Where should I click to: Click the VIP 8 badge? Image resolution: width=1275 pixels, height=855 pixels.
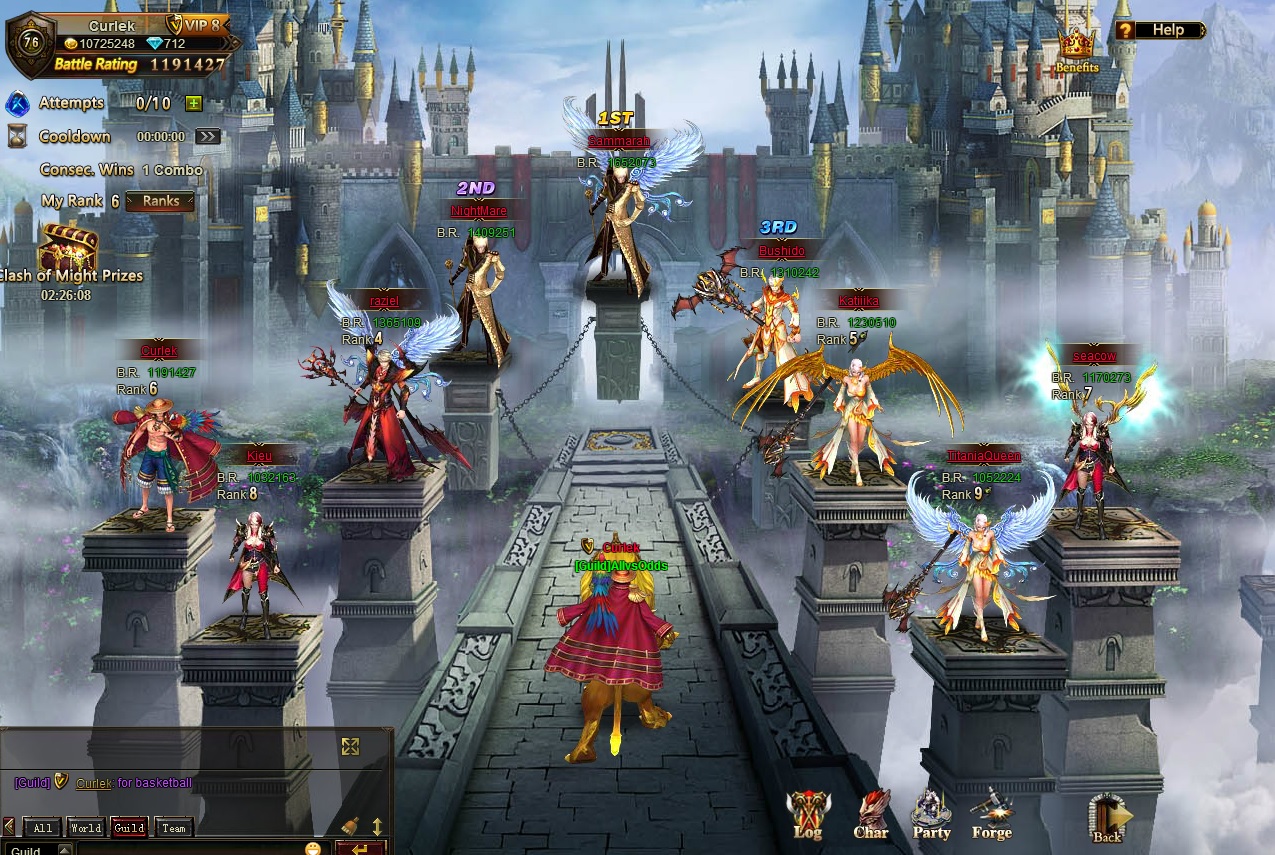[197, 25]
